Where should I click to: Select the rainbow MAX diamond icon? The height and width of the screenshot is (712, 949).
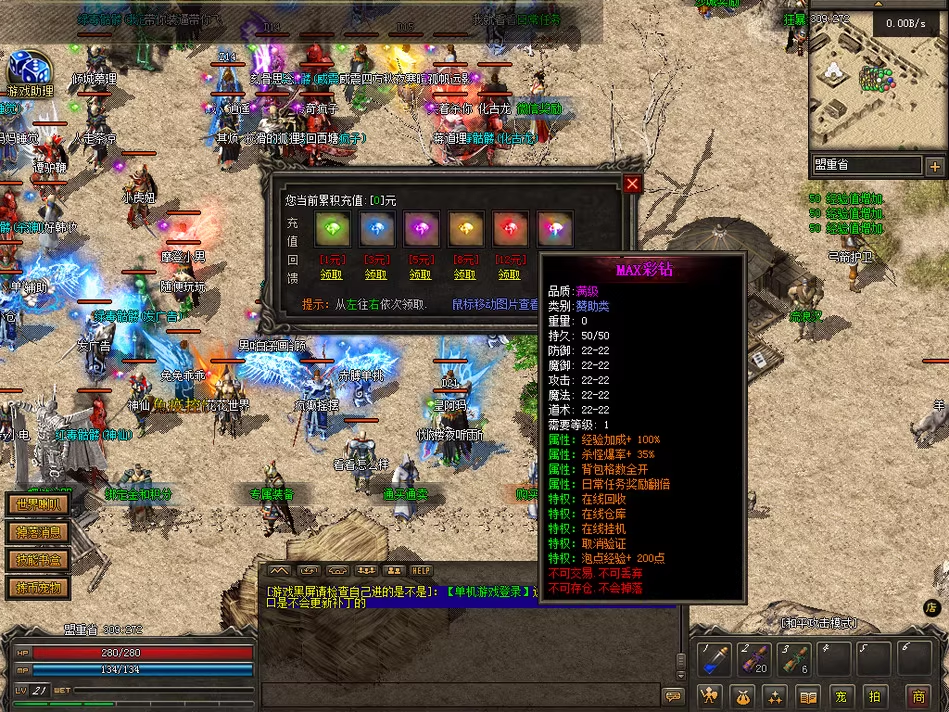tap(554, 229)
